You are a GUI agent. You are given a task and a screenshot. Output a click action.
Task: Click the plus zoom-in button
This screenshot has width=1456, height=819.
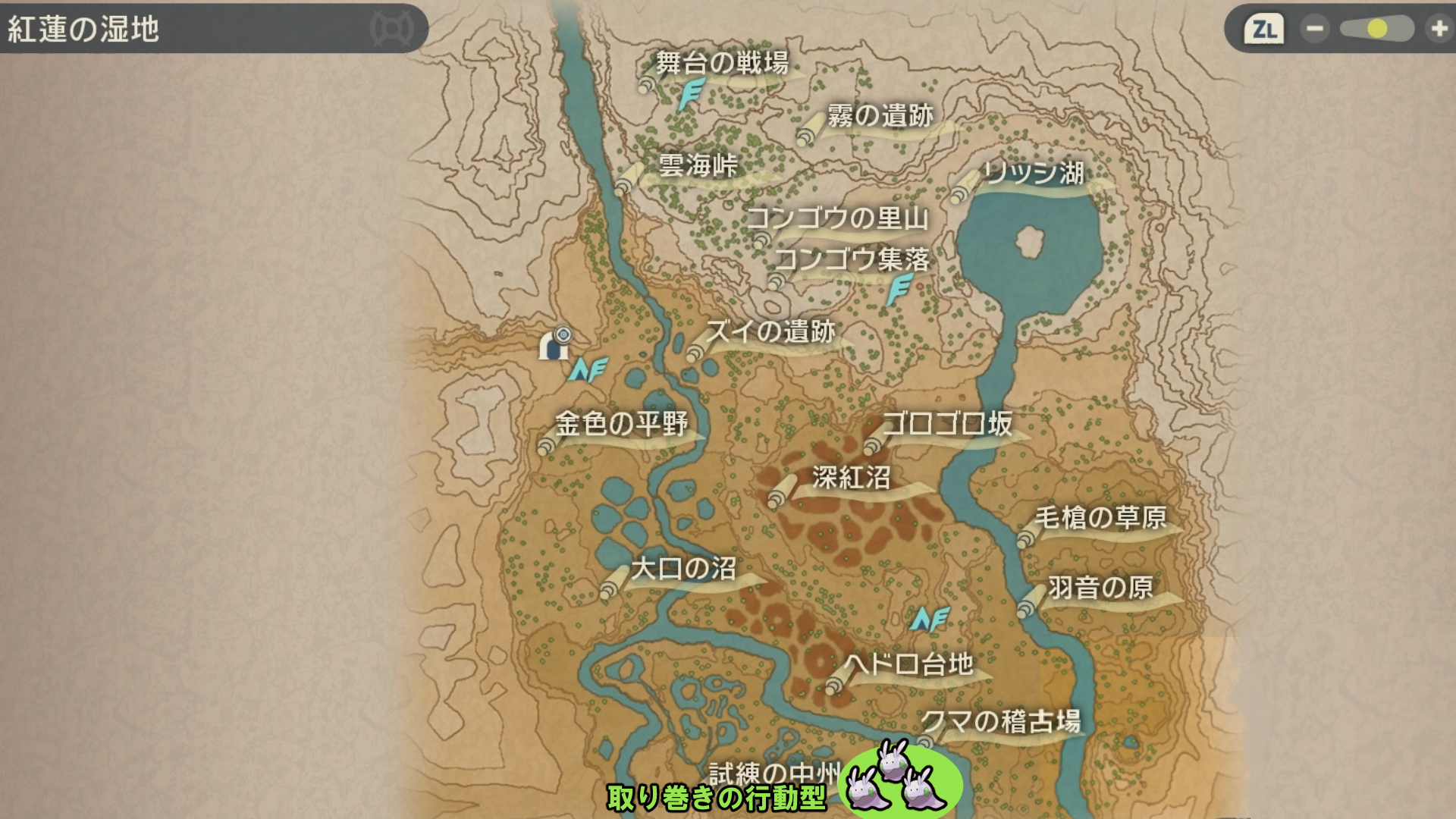coord(1438,30)
